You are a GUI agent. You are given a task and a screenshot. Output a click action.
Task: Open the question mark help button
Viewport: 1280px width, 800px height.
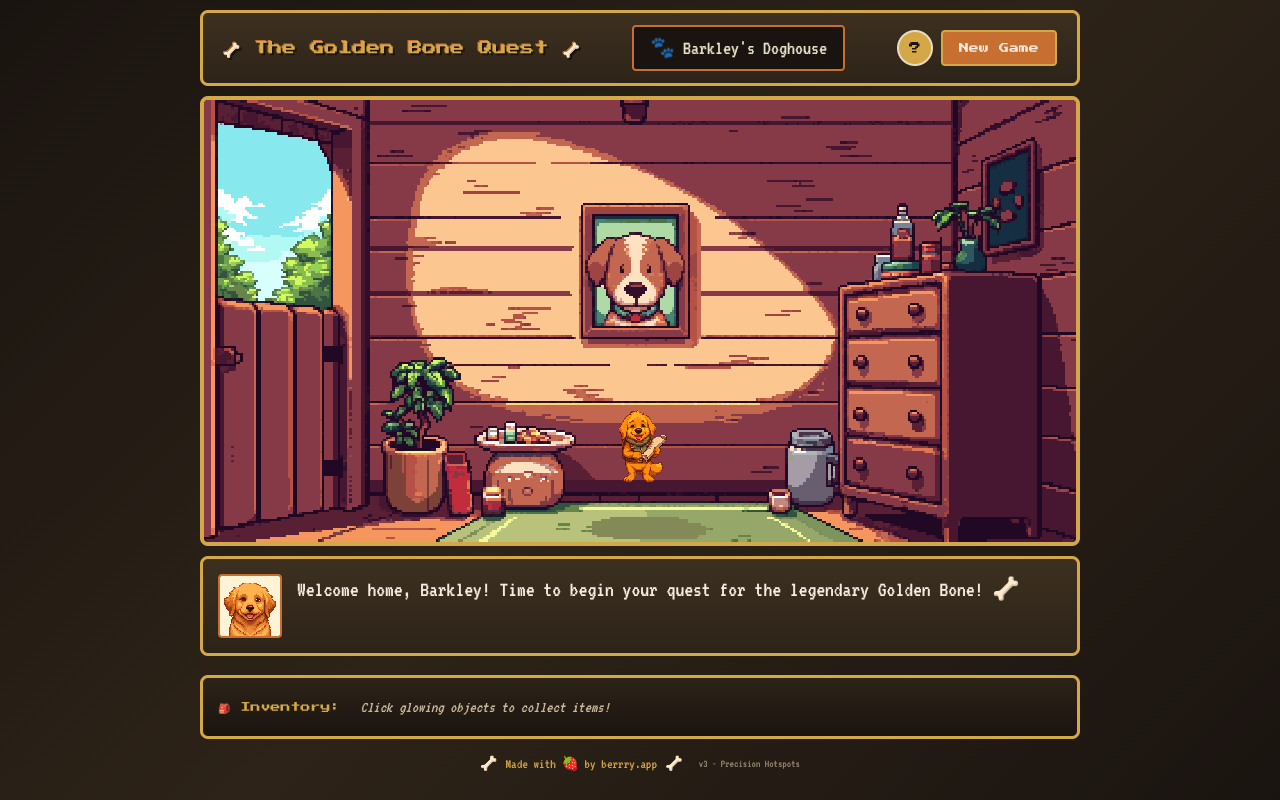click(x=914, y=48)
